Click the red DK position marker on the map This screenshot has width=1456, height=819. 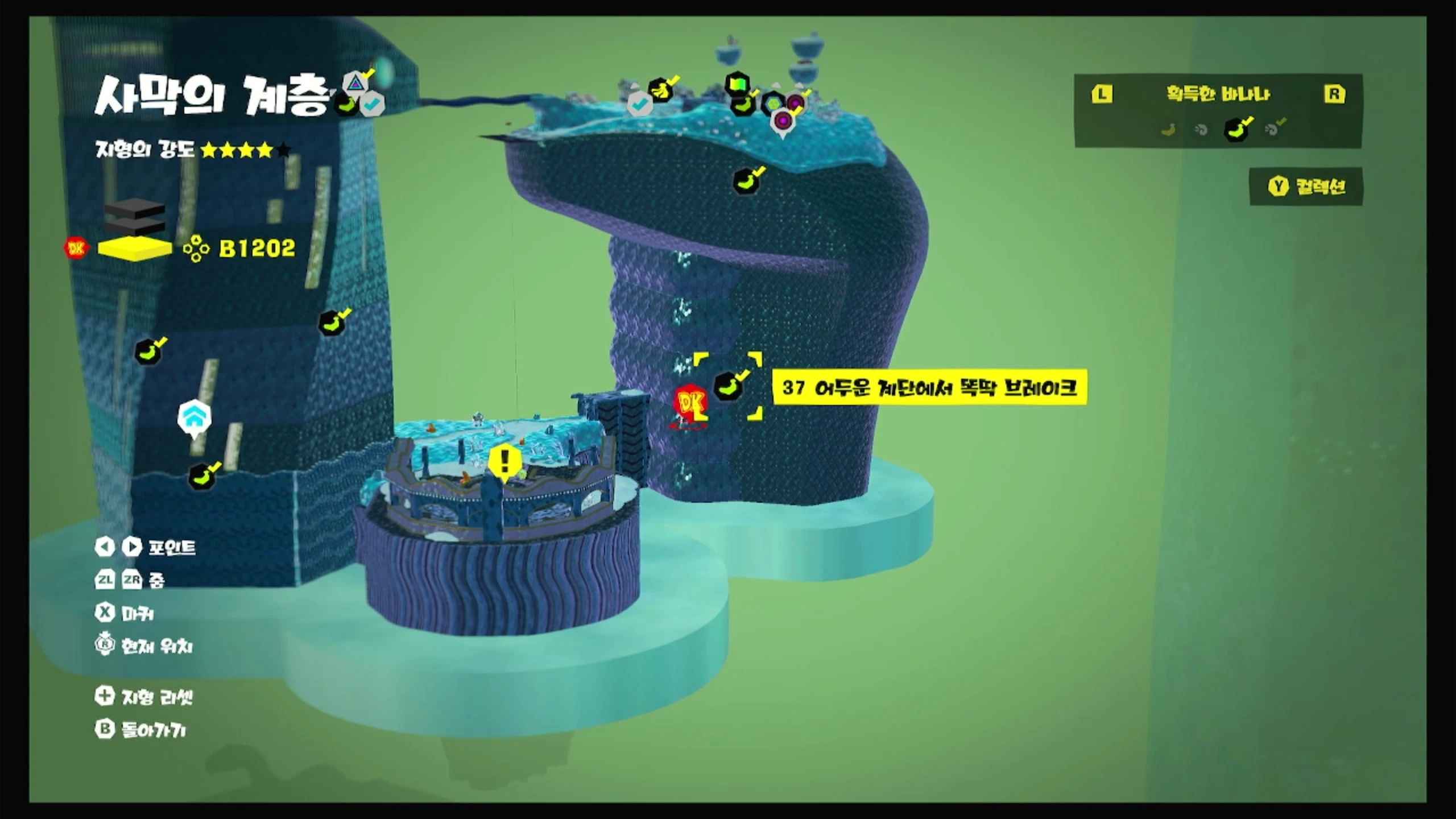pyautogui.click(x=691, y=403)
